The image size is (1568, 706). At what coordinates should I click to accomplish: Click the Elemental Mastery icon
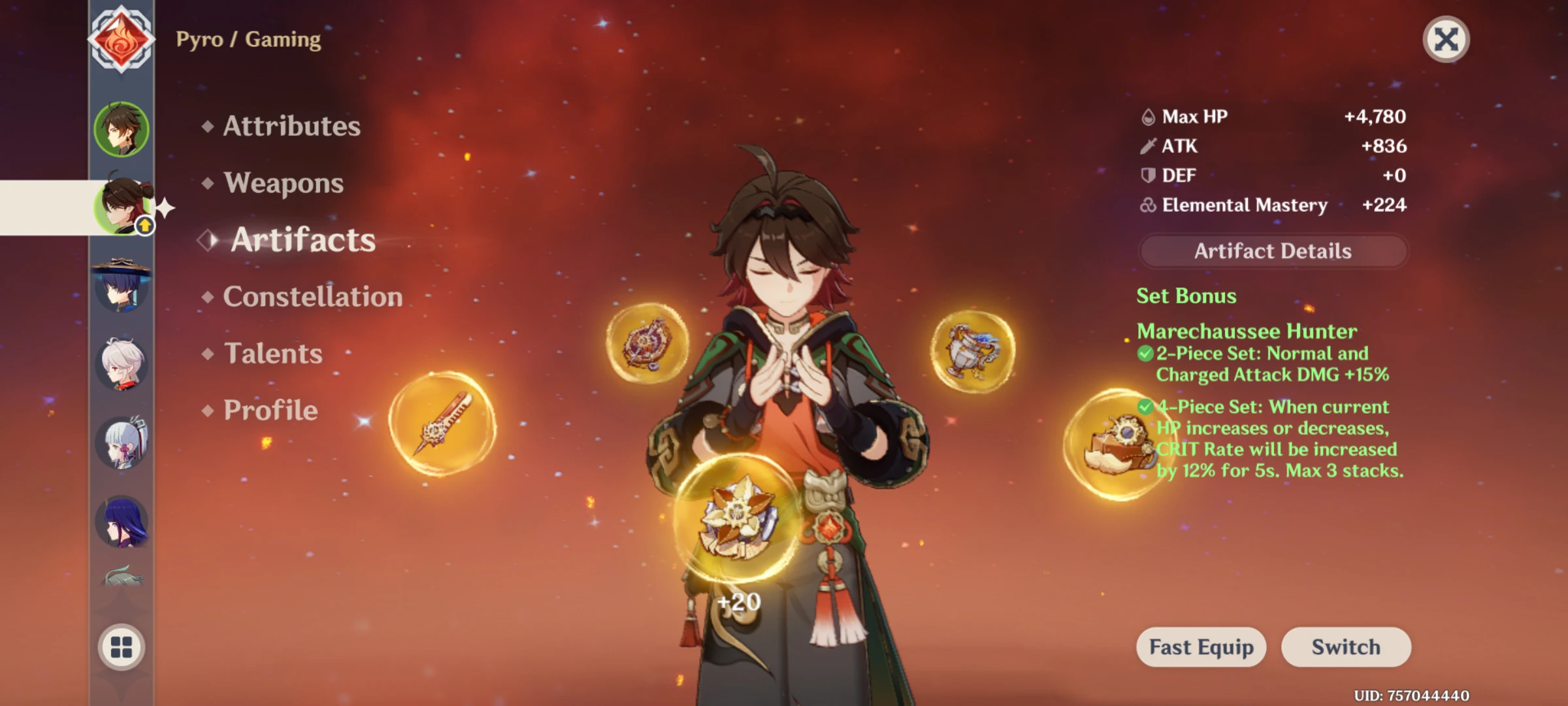pyautogui.click(x=1147, y=205)
